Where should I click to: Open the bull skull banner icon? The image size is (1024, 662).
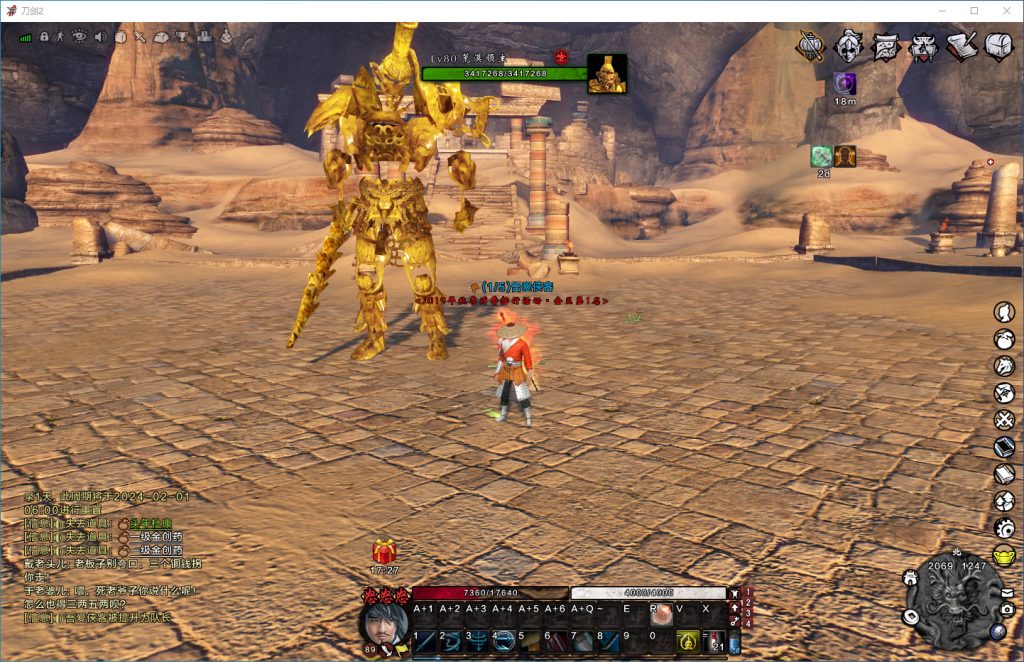coord(924,46)
